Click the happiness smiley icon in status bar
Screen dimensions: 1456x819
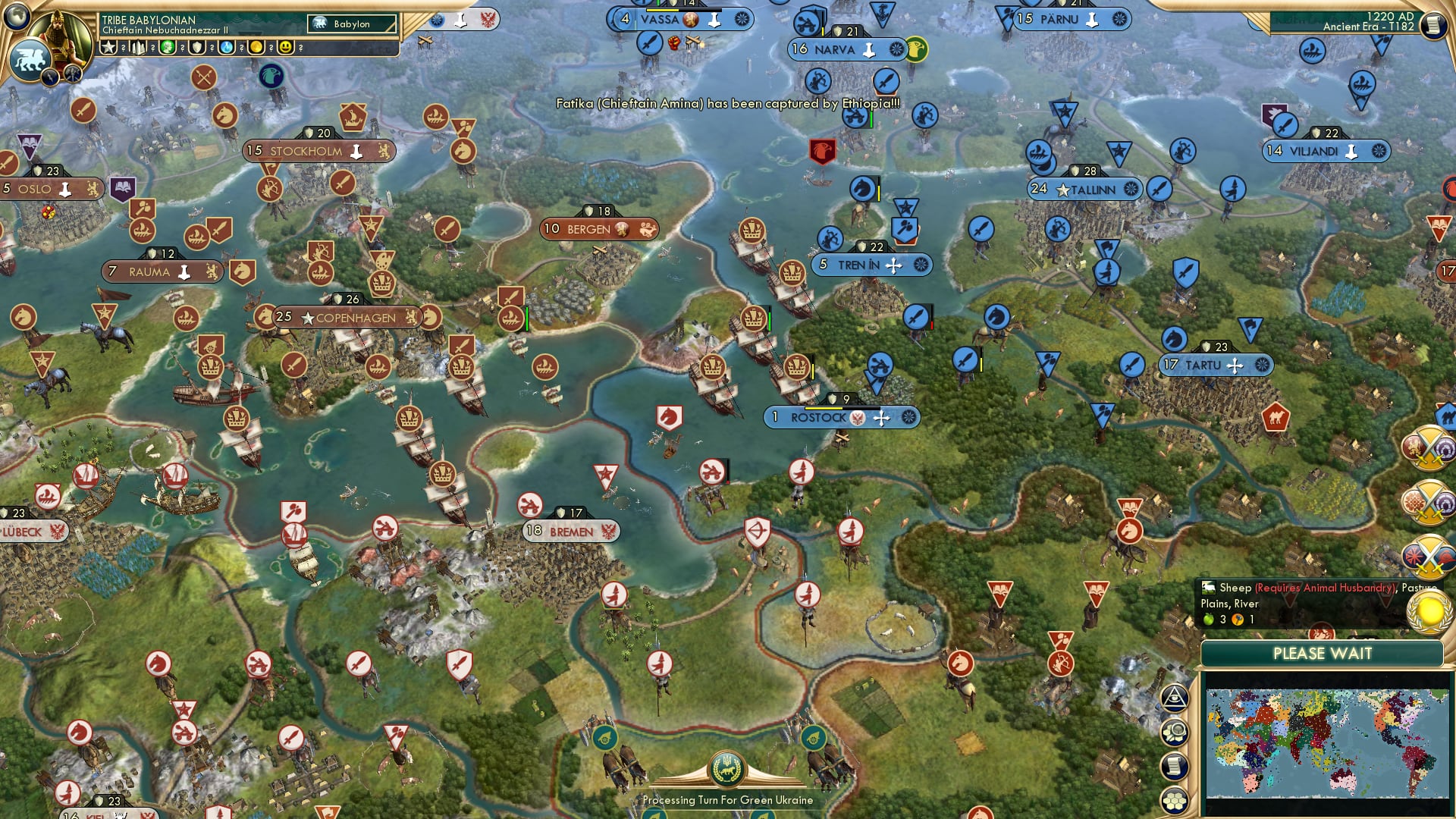[286, 46]
